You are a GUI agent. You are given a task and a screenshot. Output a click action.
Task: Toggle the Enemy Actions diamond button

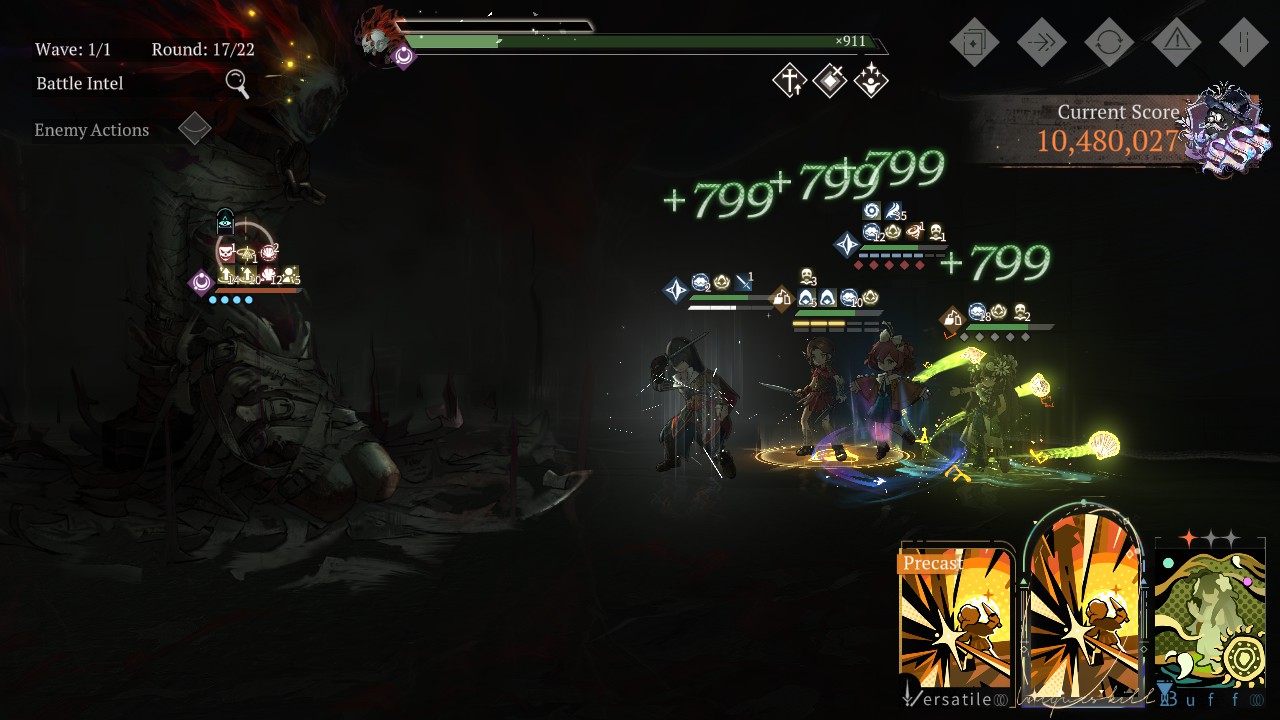pos(194,129)
